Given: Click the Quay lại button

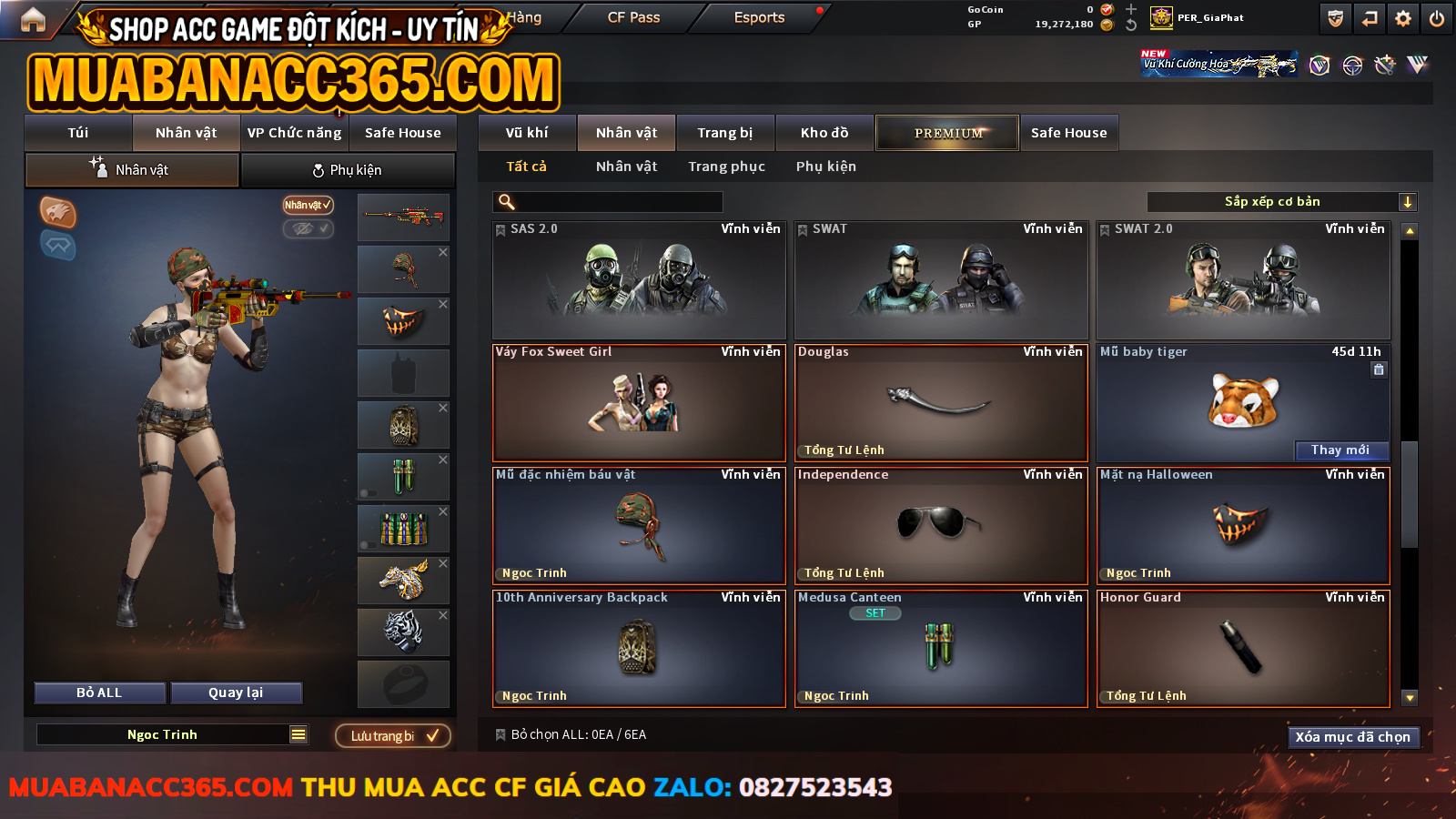Looking at the screenshot, I should [236, 693].
